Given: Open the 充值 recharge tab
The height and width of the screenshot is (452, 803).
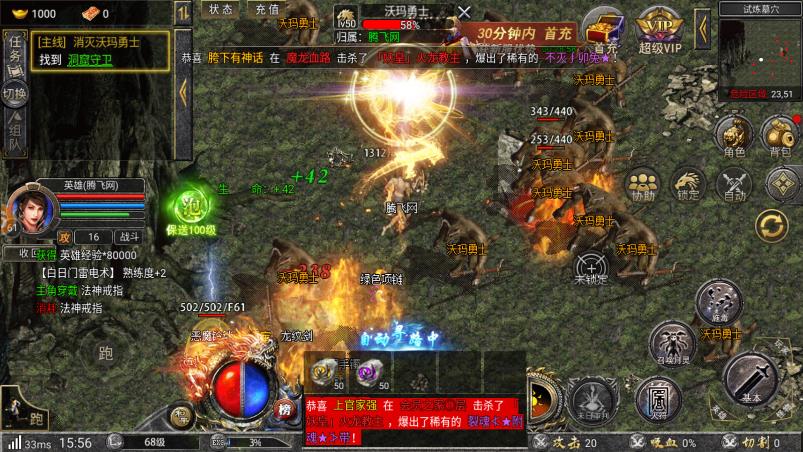Looking at the screenshot, I should point(267,9).
